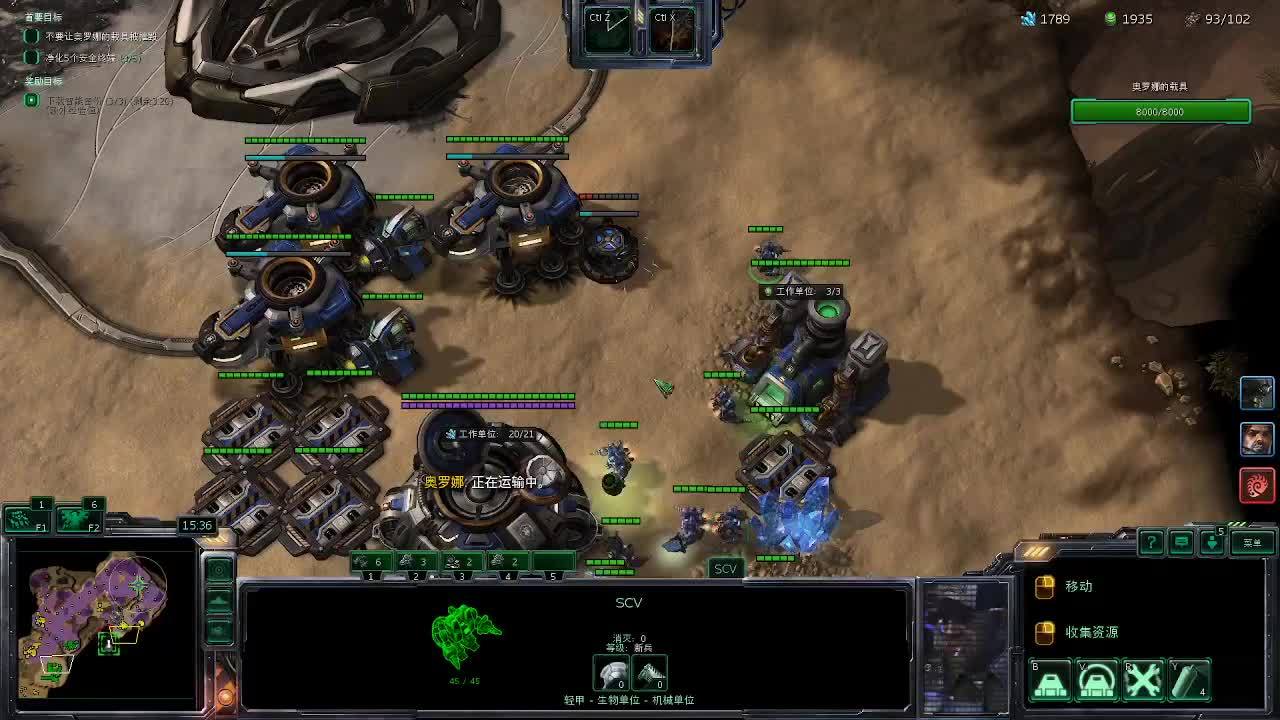Screen dimensions: 1280x720
Task: Click the bearded commander portrait icon
Action: (1257, 439)
